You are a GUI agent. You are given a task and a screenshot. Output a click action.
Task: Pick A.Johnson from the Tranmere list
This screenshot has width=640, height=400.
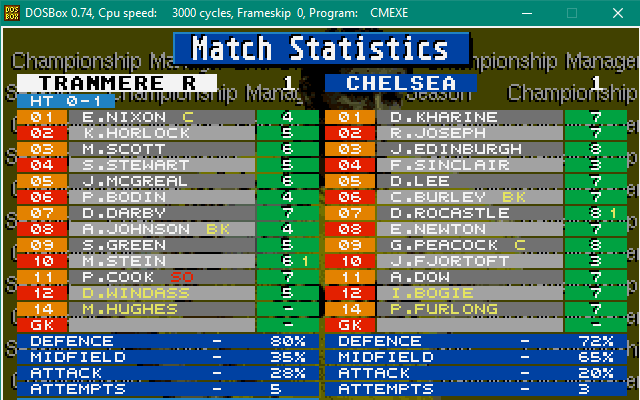pos(130,229)
